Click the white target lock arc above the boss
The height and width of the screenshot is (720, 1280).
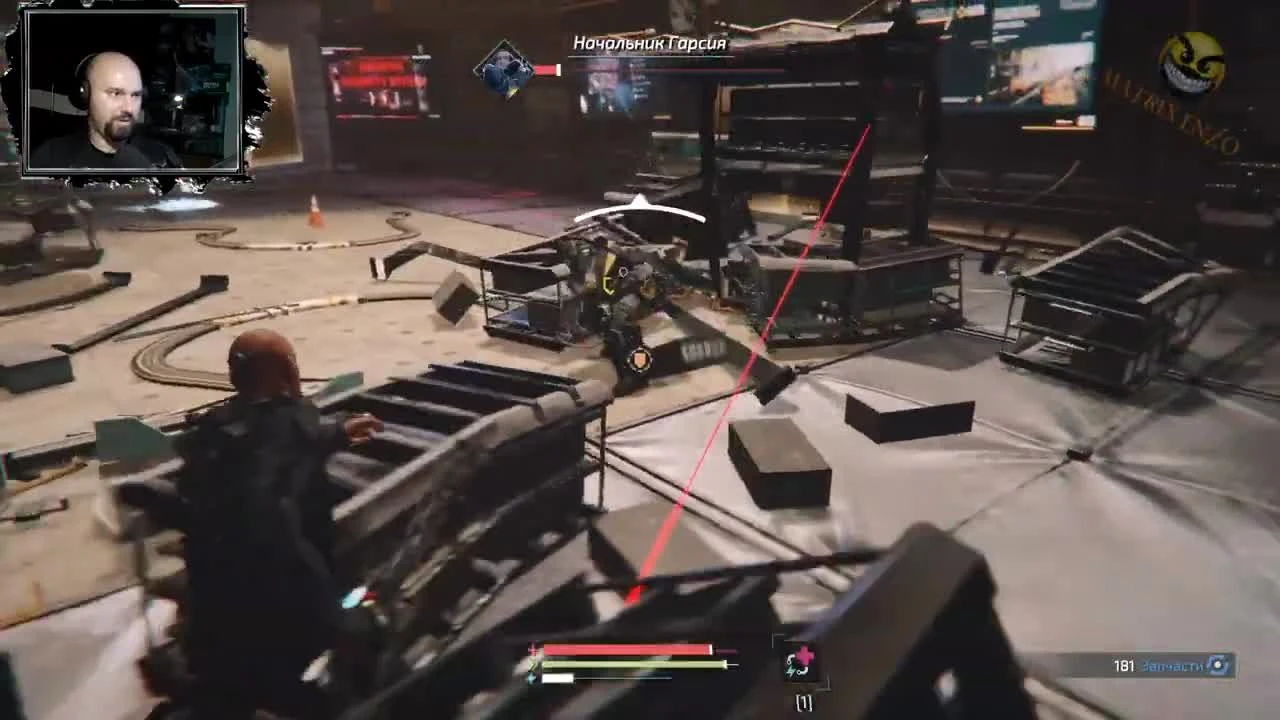point(640,206)
